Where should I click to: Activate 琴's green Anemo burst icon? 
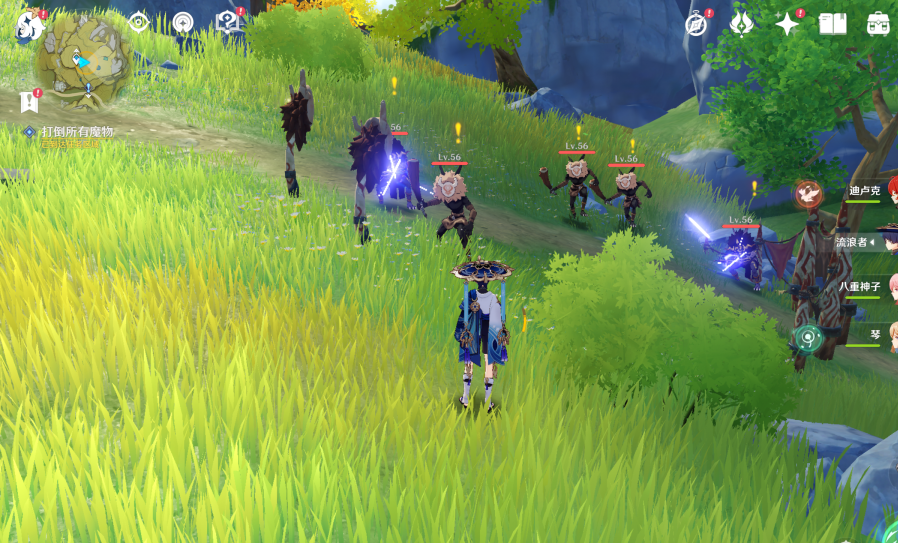pyautogui.click(x=808, y=338)
